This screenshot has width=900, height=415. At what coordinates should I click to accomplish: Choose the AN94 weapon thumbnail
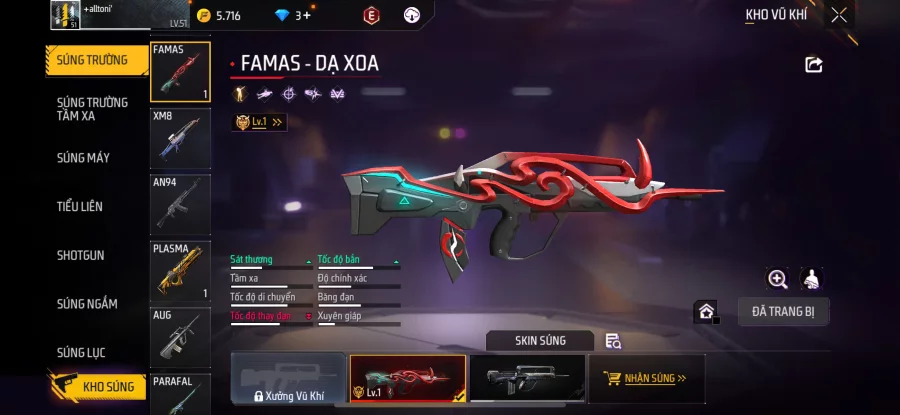pos(180,204)
